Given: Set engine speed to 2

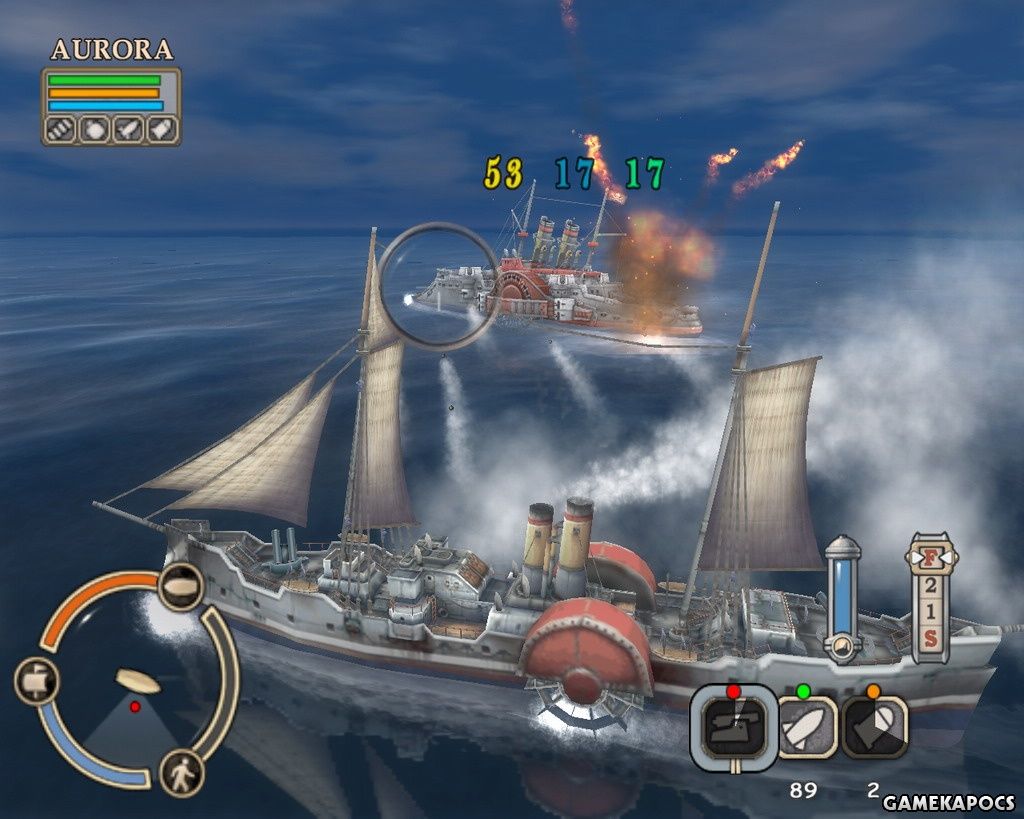Looking at the screenshot, I should click(930, 586).
